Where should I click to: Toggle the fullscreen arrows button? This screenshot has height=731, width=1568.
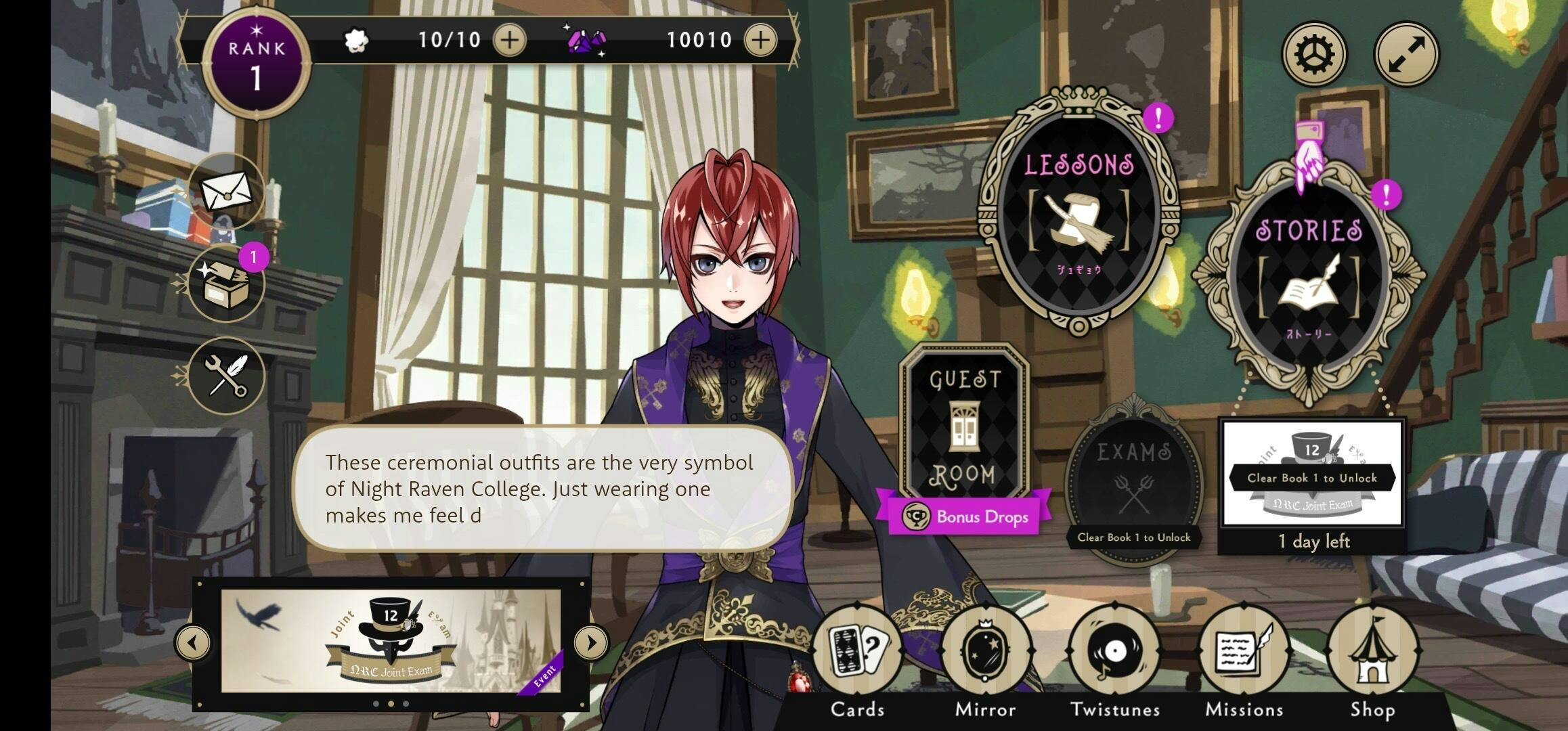point(1406,54)
